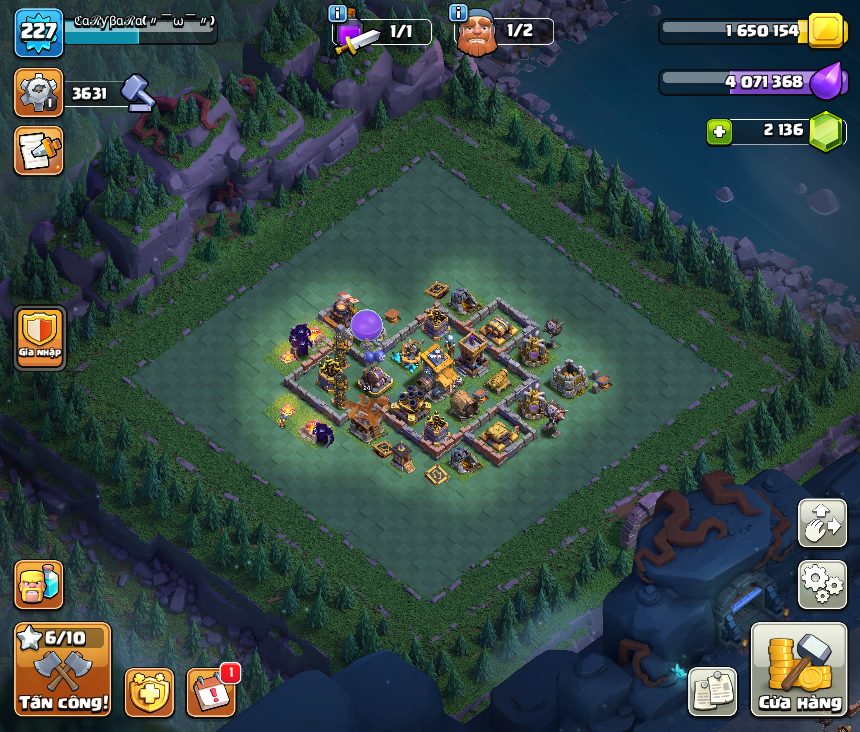This screenshot has height=732, width=860.
Task: Tap the Tấn công! attack button
Action: click(x=62, y=670)
